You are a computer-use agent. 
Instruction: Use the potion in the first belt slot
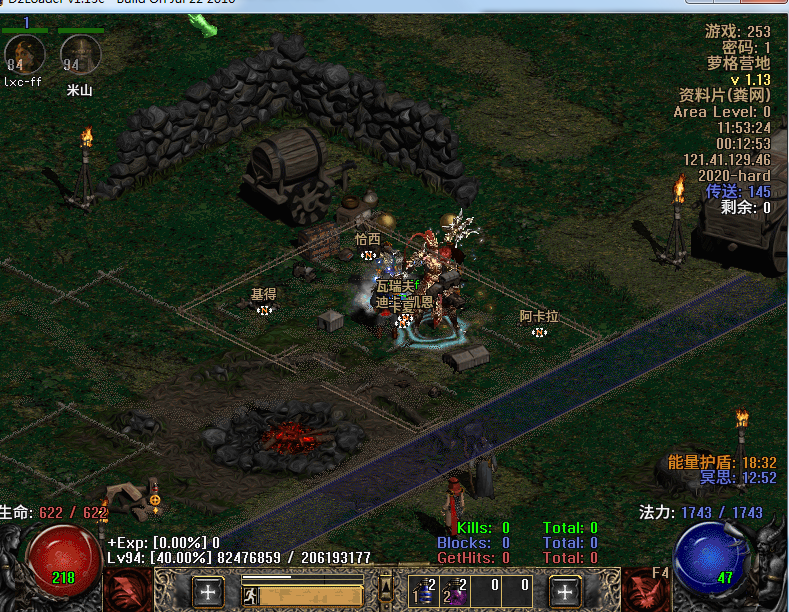[x=427, y=592]
